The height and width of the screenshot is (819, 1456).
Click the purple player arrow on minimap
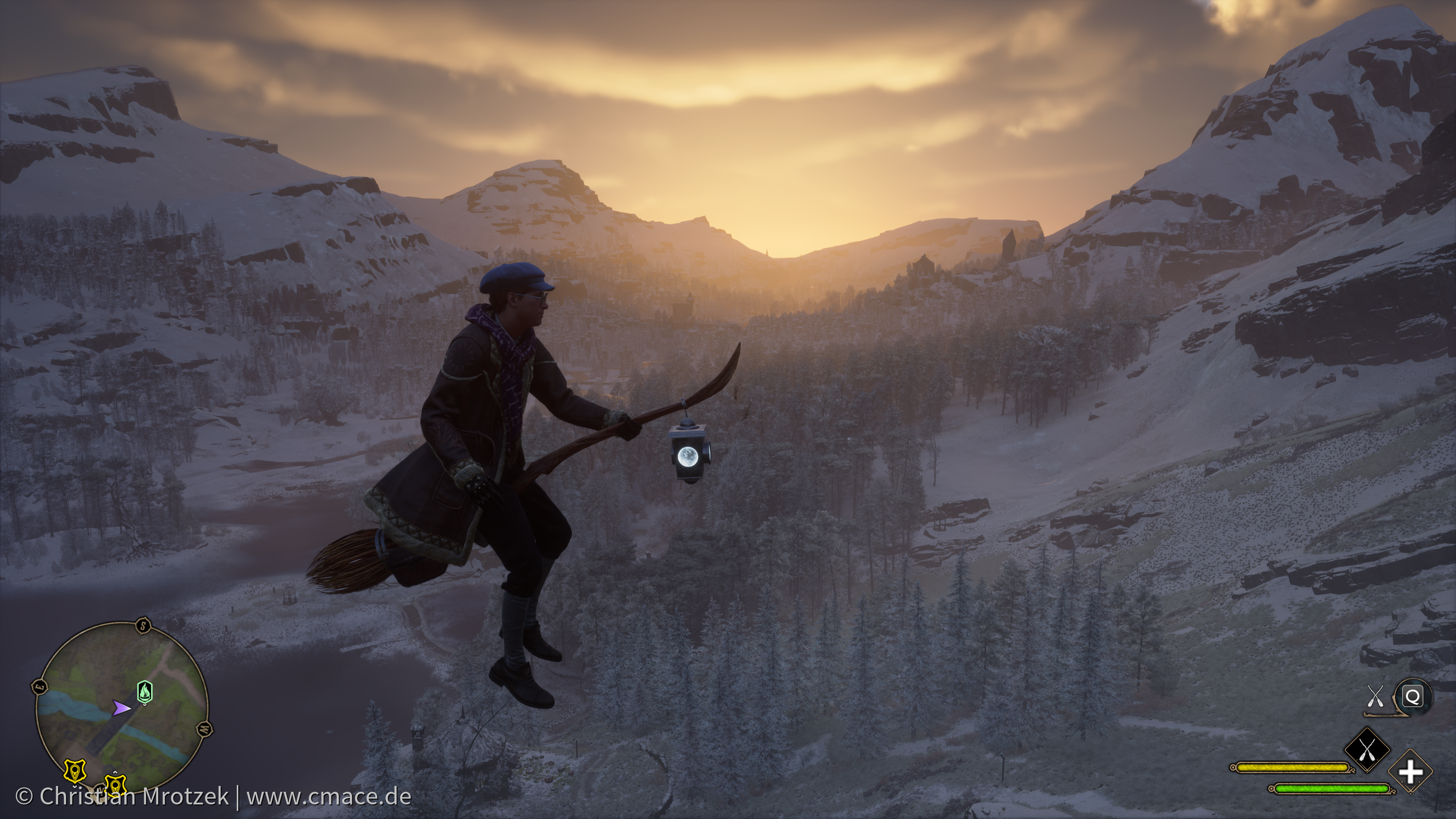click(x=120, y=708)
